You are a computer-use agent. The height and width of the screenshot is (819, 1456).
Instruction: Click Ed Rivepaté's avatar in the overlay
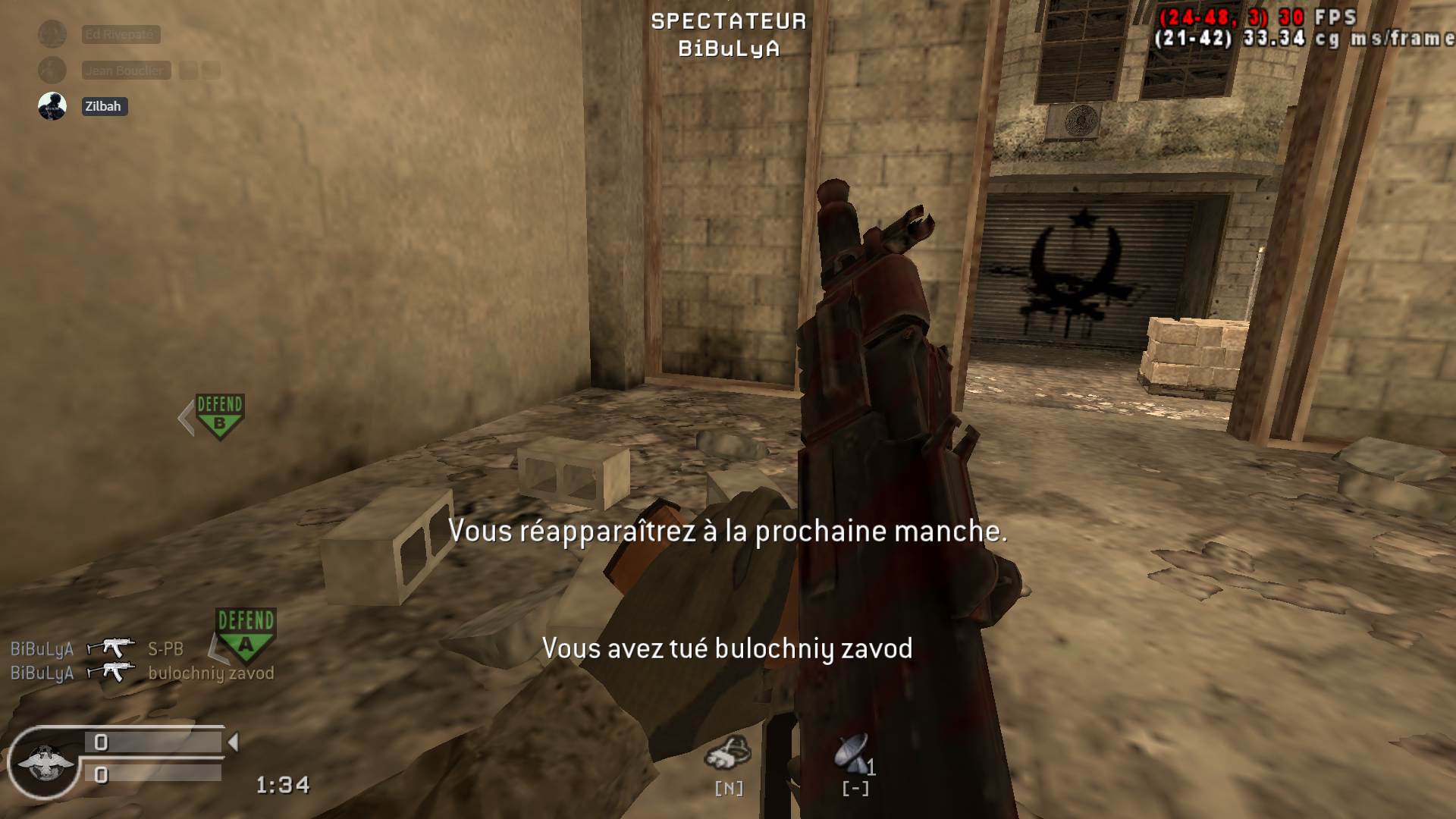(51, 33)
